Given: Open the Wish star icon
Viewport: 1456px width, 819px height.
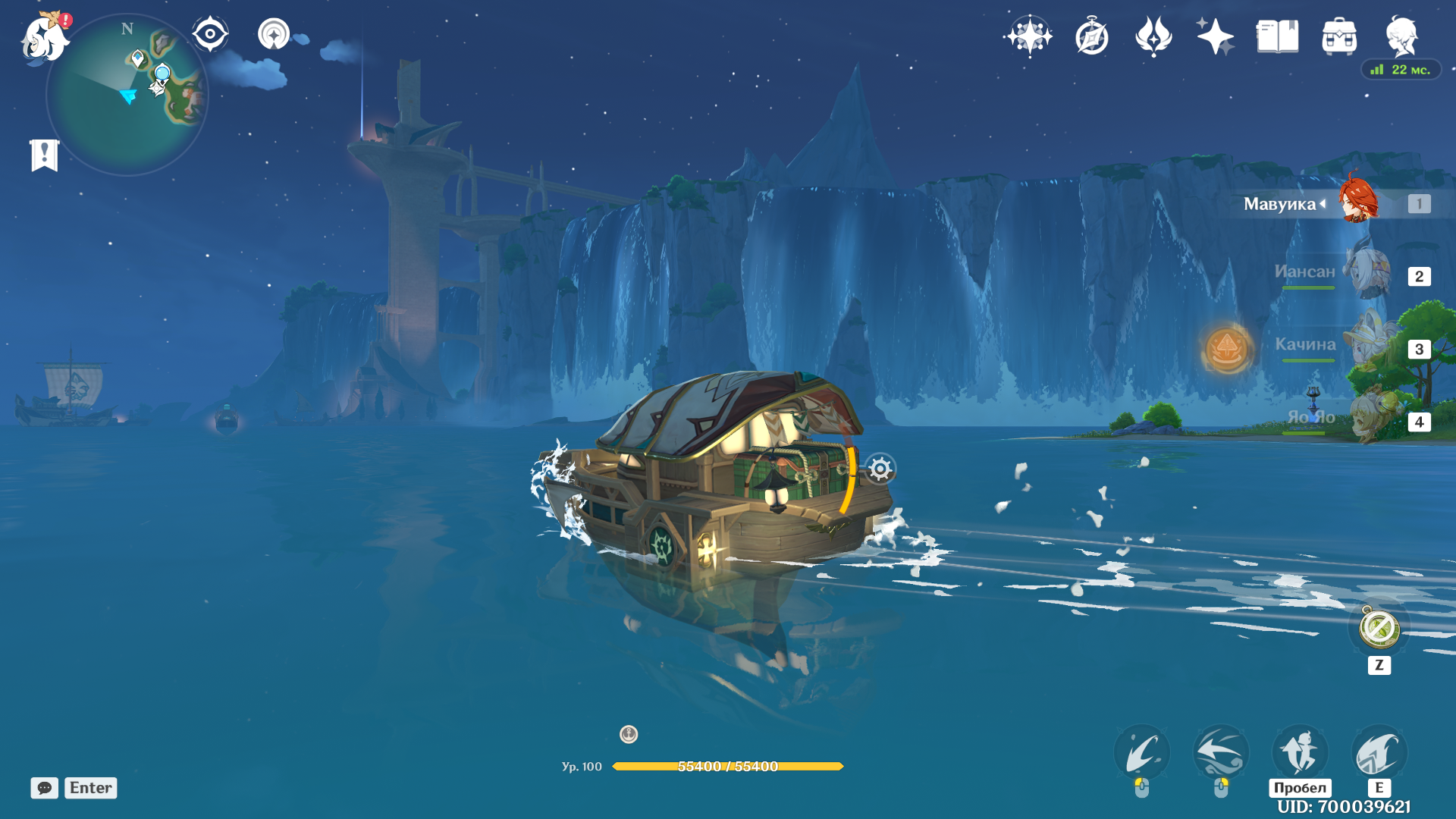Looking at the screenshot, I should pyautogui.click(x=1029, y=36).
